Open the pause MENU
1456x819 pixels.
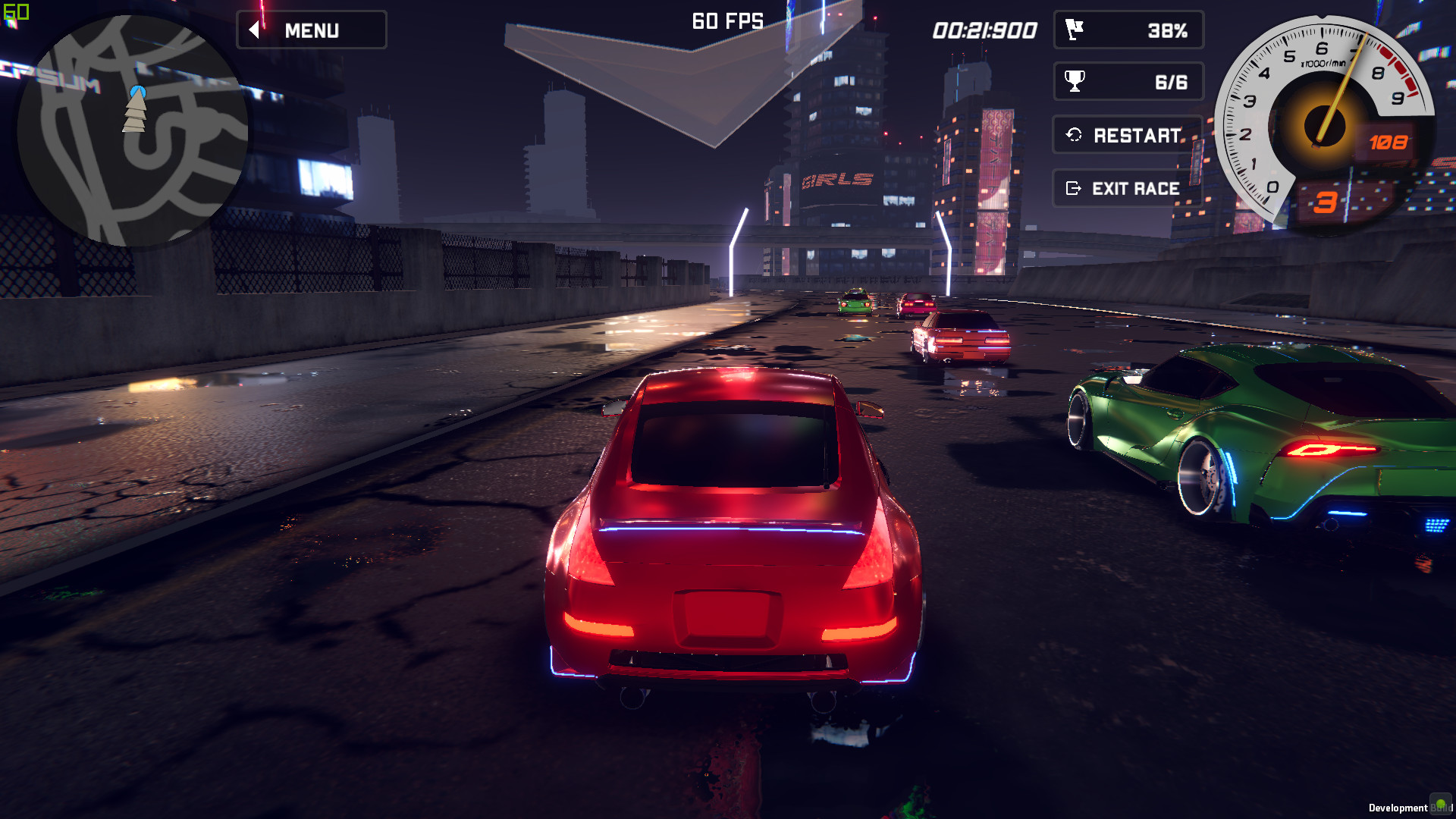[312, 30]
